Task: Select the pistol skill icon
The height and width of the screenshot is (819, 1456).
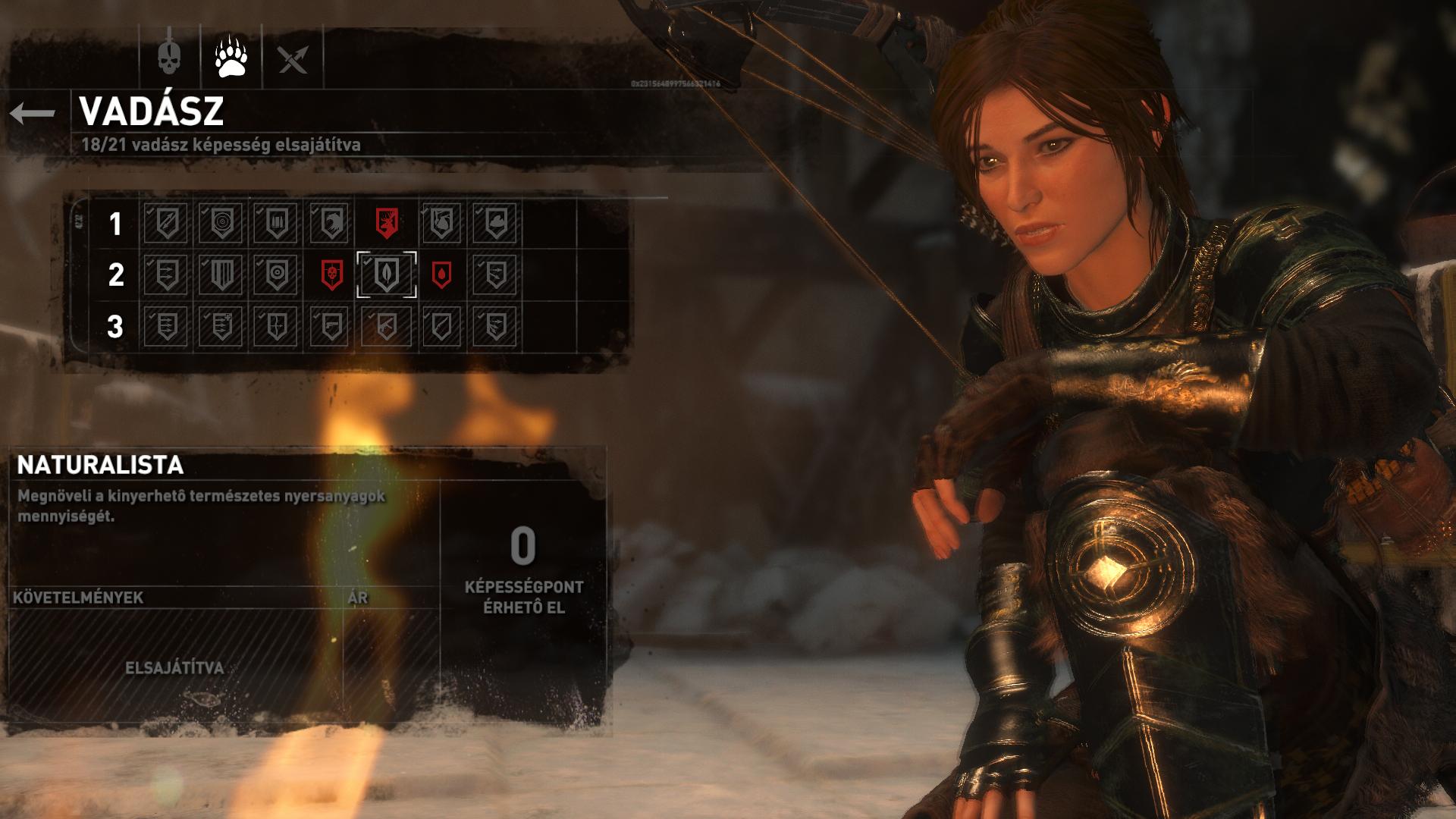Action: coord(331,327)
